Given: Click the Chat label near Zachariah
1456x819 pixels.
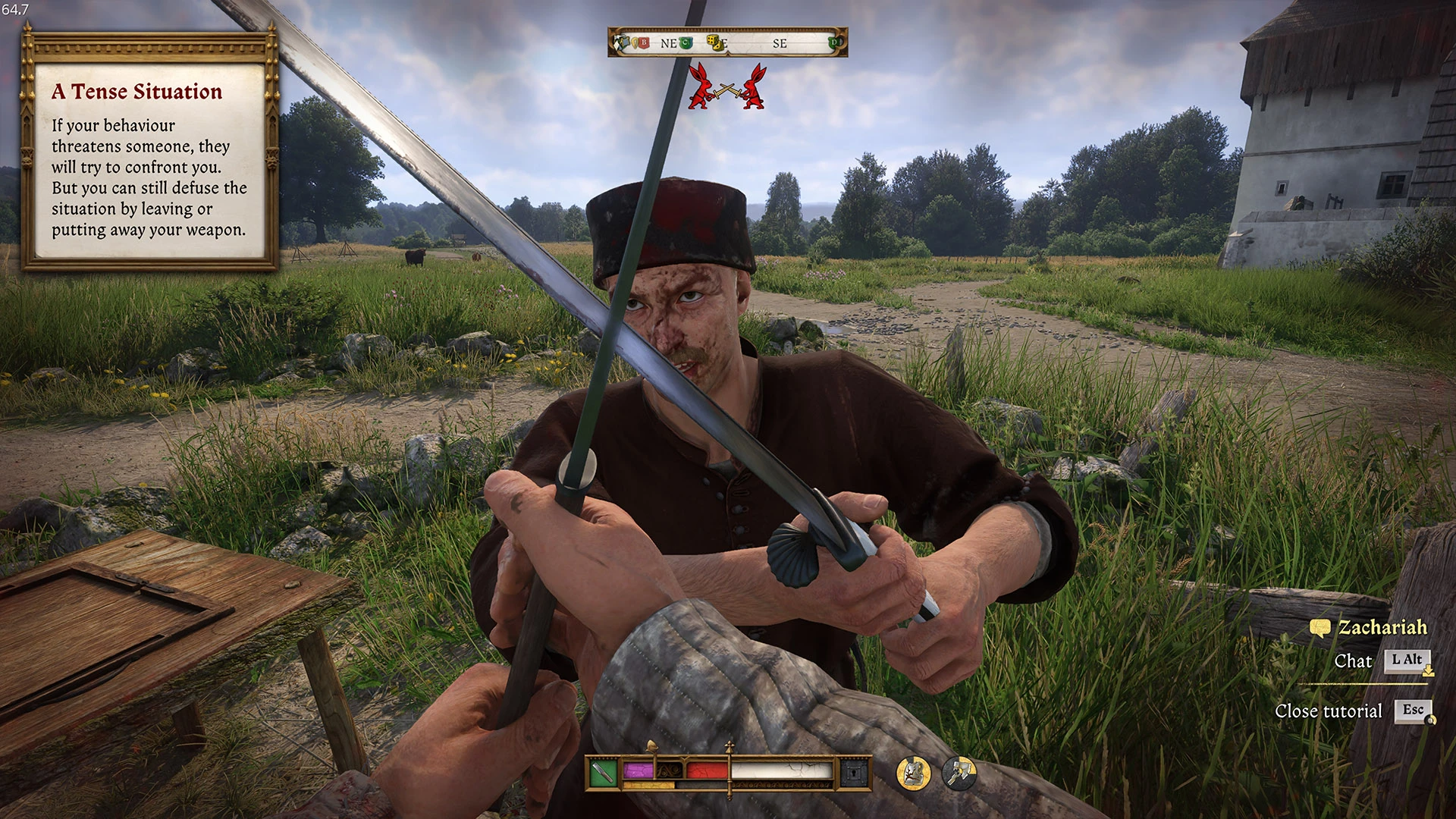Looking at the screenshot, I should coord(1354,661).
